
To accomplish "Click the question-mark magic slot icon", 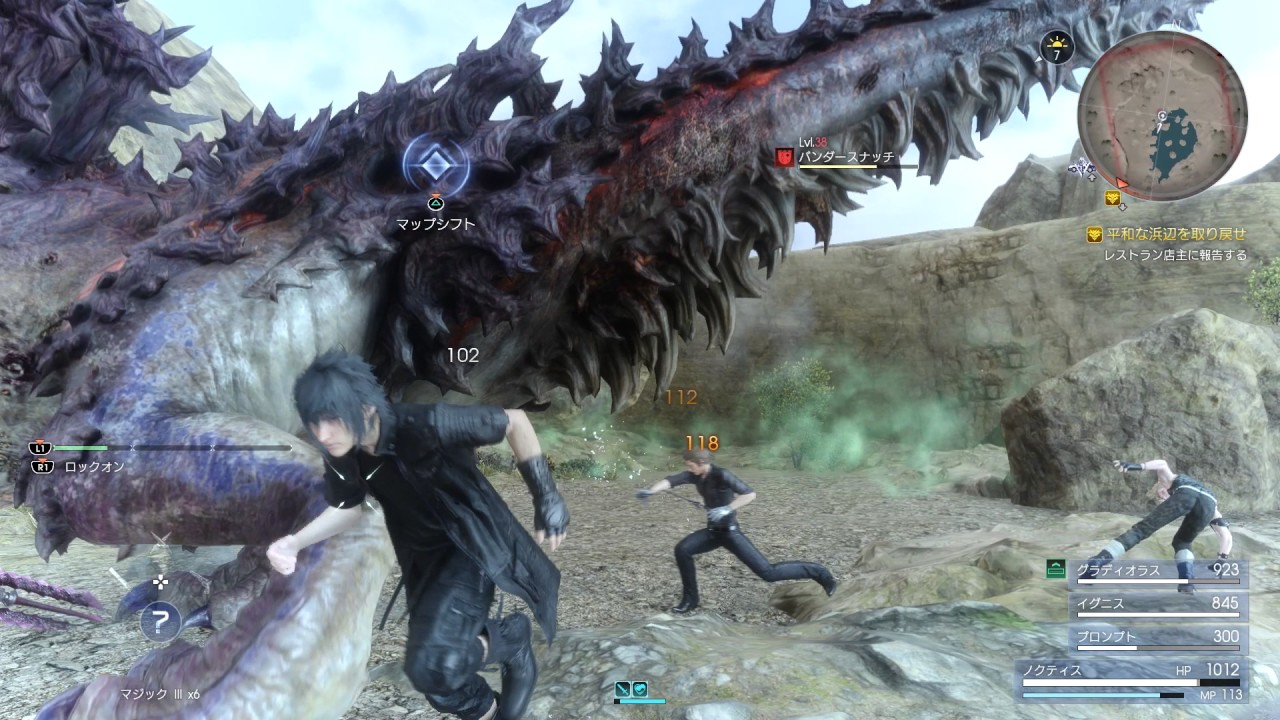I will point(158,622).
